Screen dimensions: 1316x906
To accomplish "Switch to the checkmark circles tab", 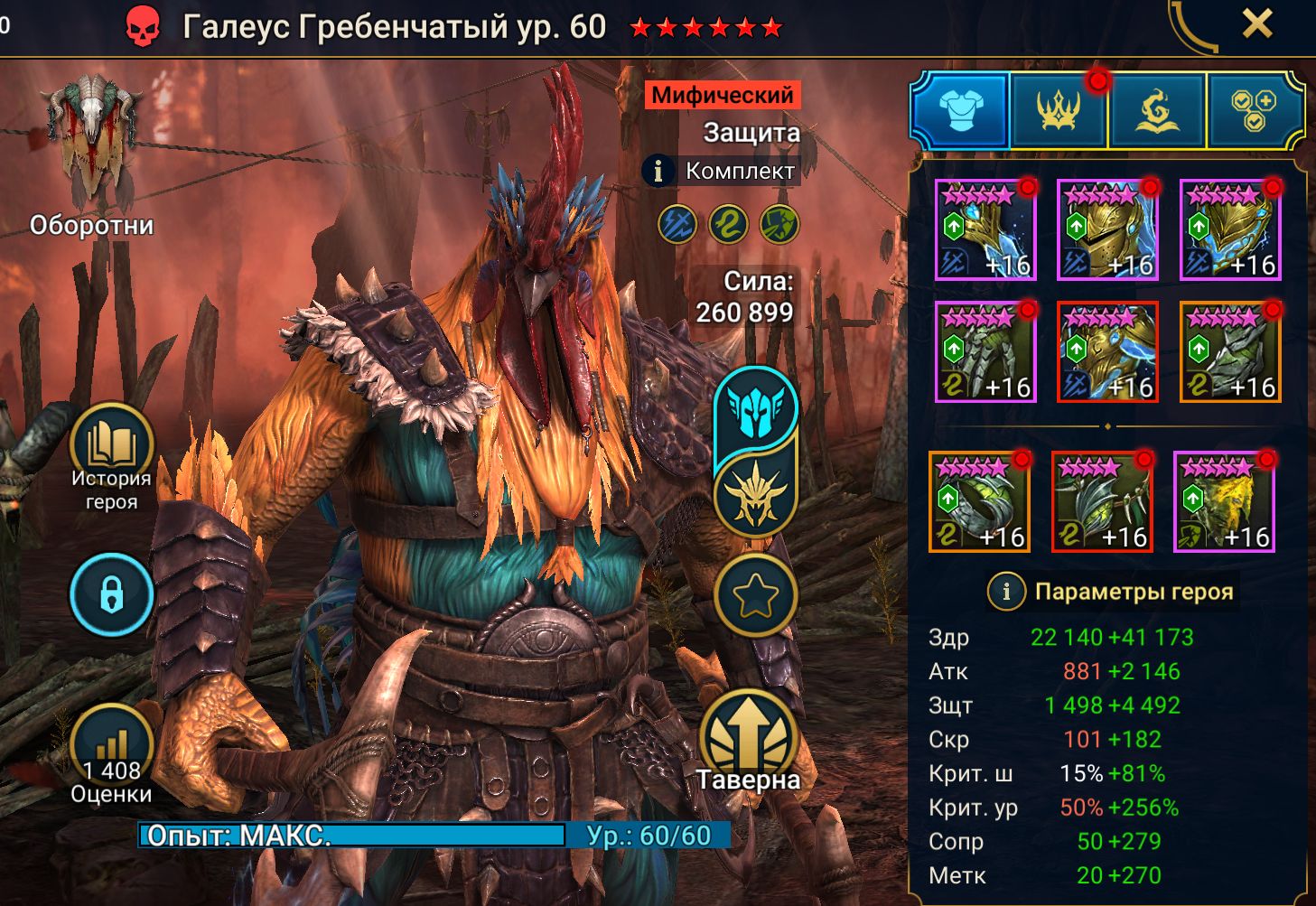I will (1255, 111).
